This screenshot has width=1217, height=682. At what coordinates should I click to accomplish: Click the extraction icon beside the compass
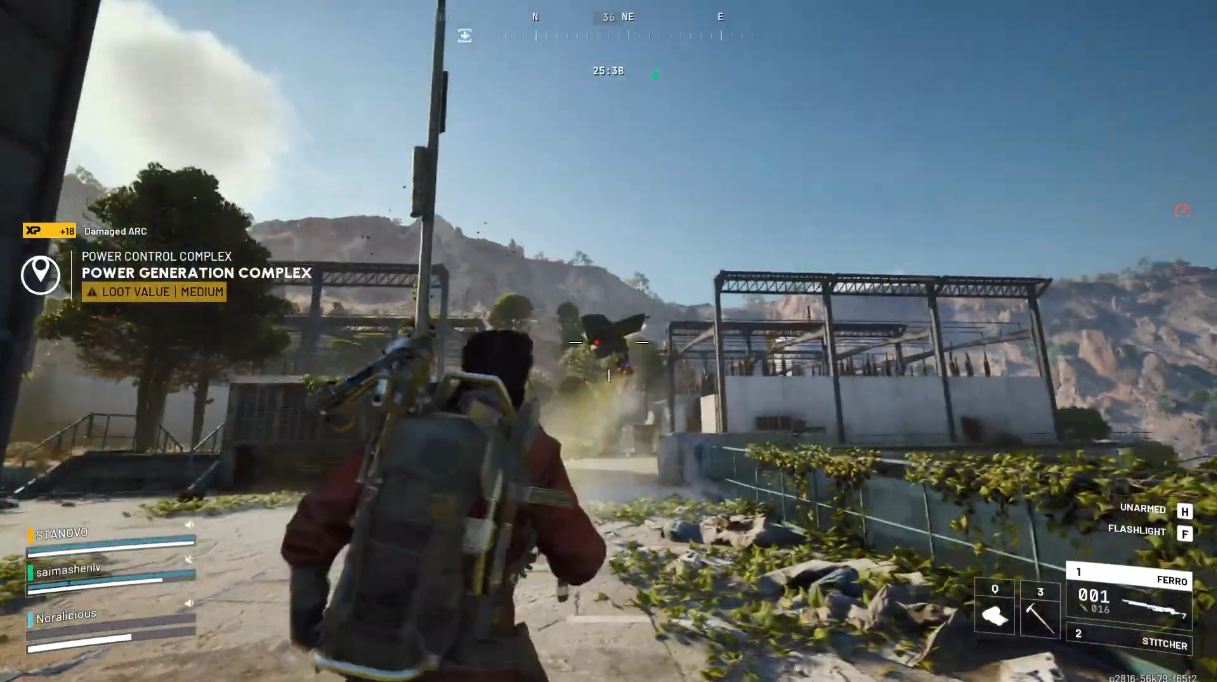(465, 35)
